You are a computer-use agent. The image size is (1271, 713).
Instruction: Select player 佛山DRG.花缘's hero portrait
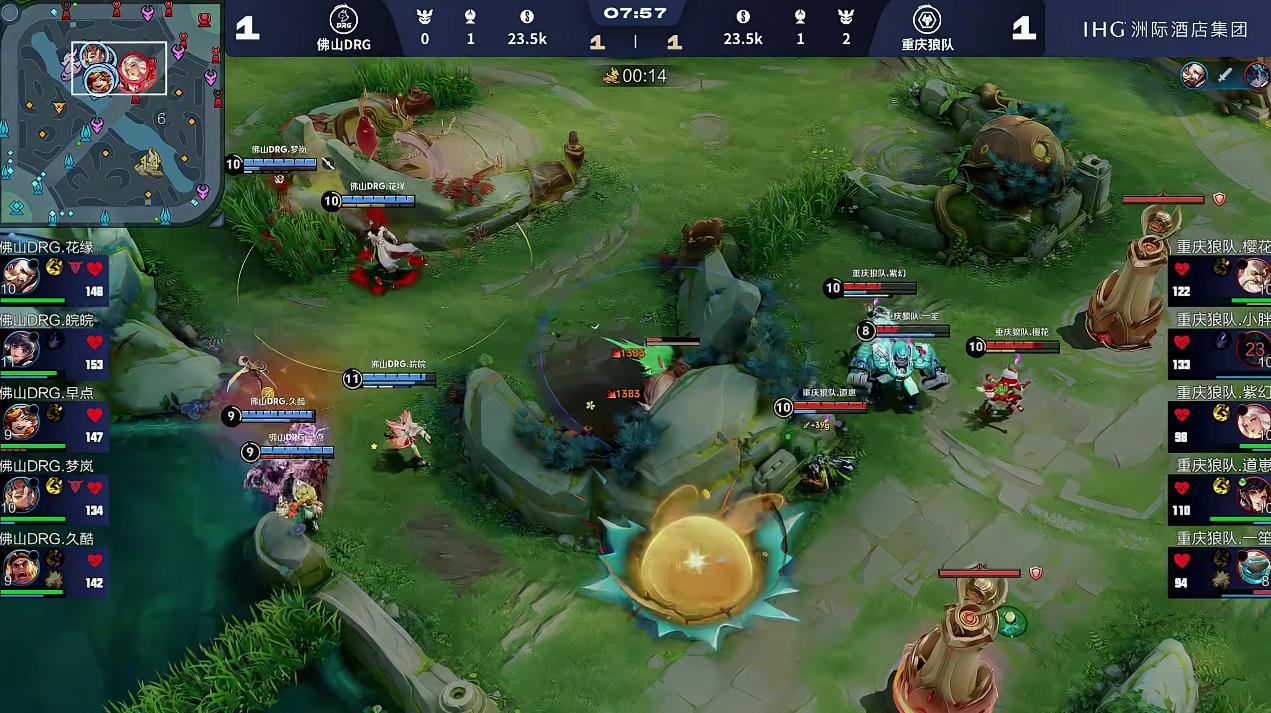(x=20, y=277)
